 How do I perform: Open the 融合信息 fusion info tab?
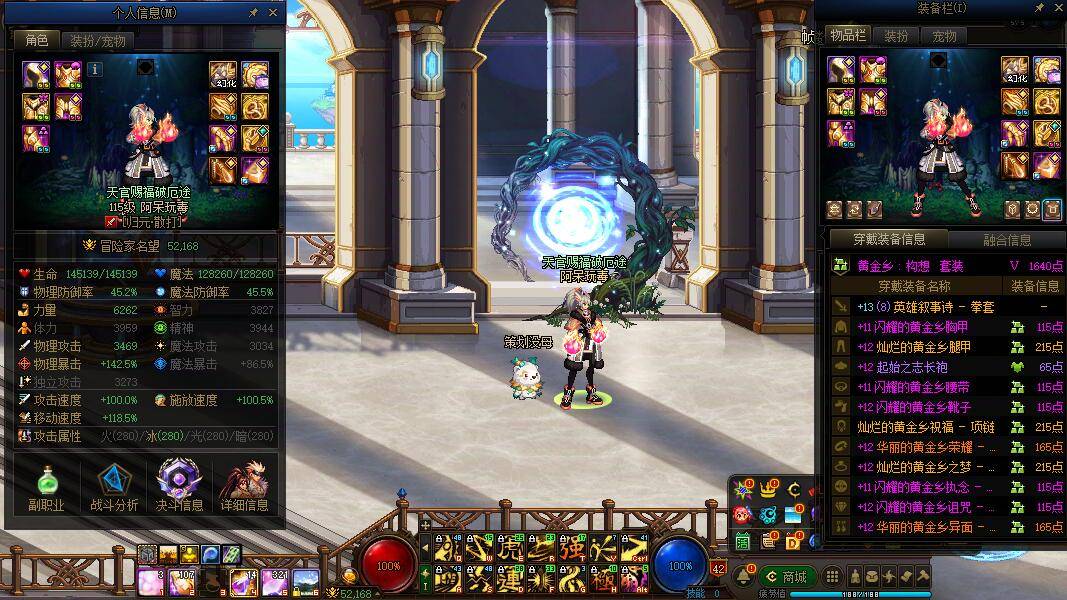1005,240
